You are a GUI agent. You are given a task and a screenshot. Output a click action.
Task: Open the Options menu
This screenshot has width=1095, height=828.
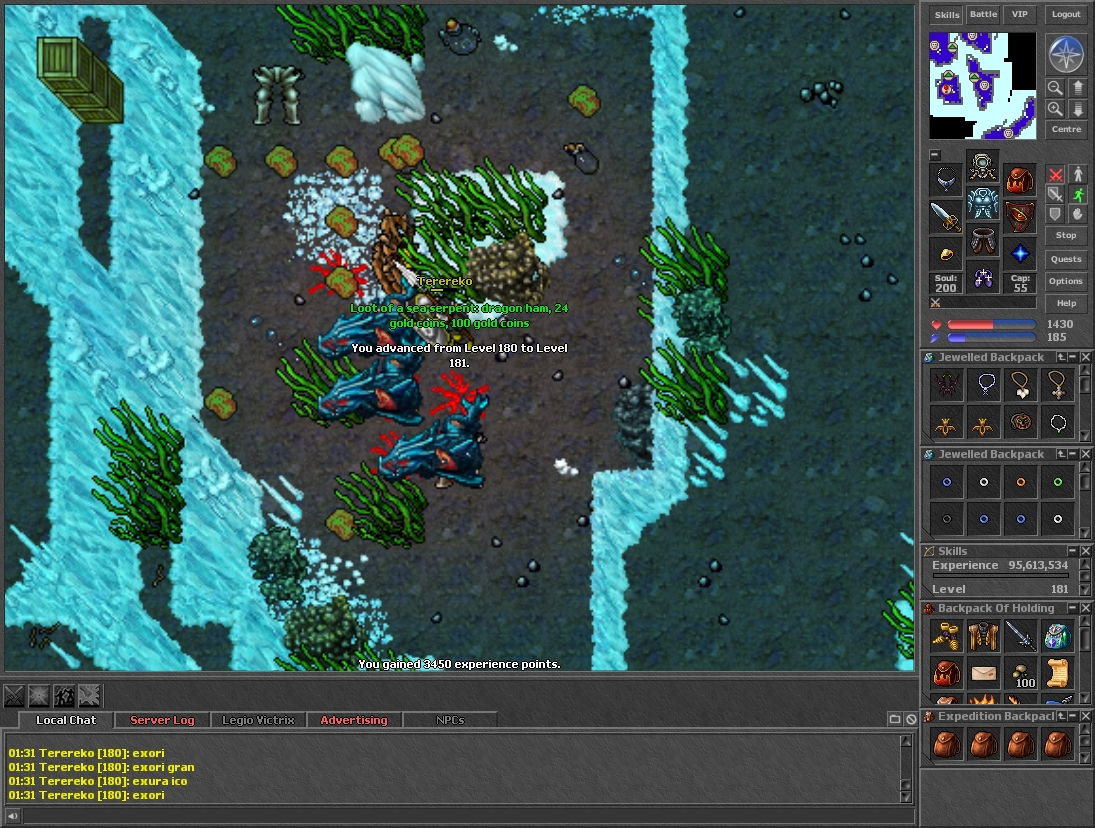point(1066,281)
